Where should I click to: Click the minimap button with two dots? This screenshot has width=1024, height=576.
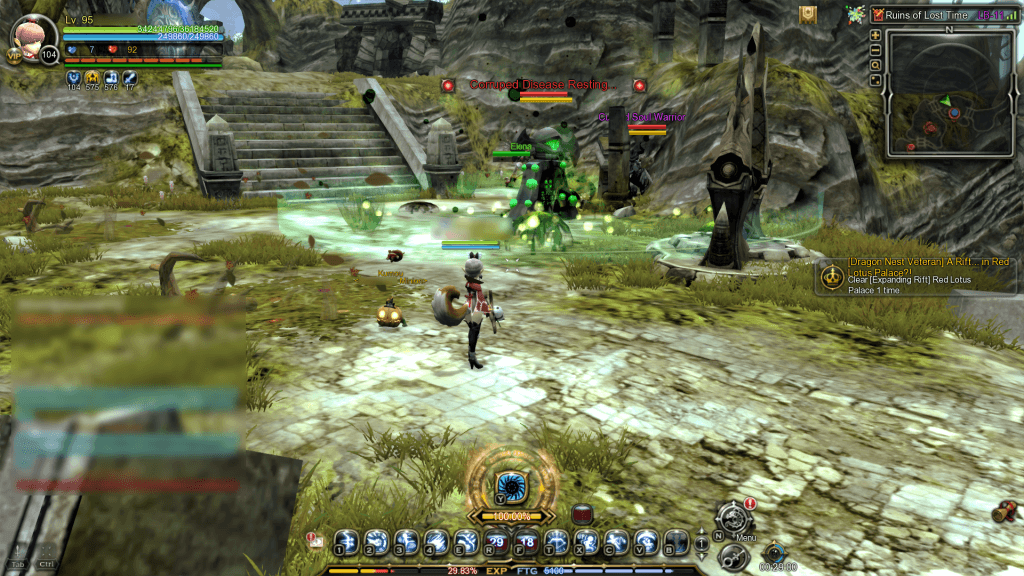click(876, 80)
